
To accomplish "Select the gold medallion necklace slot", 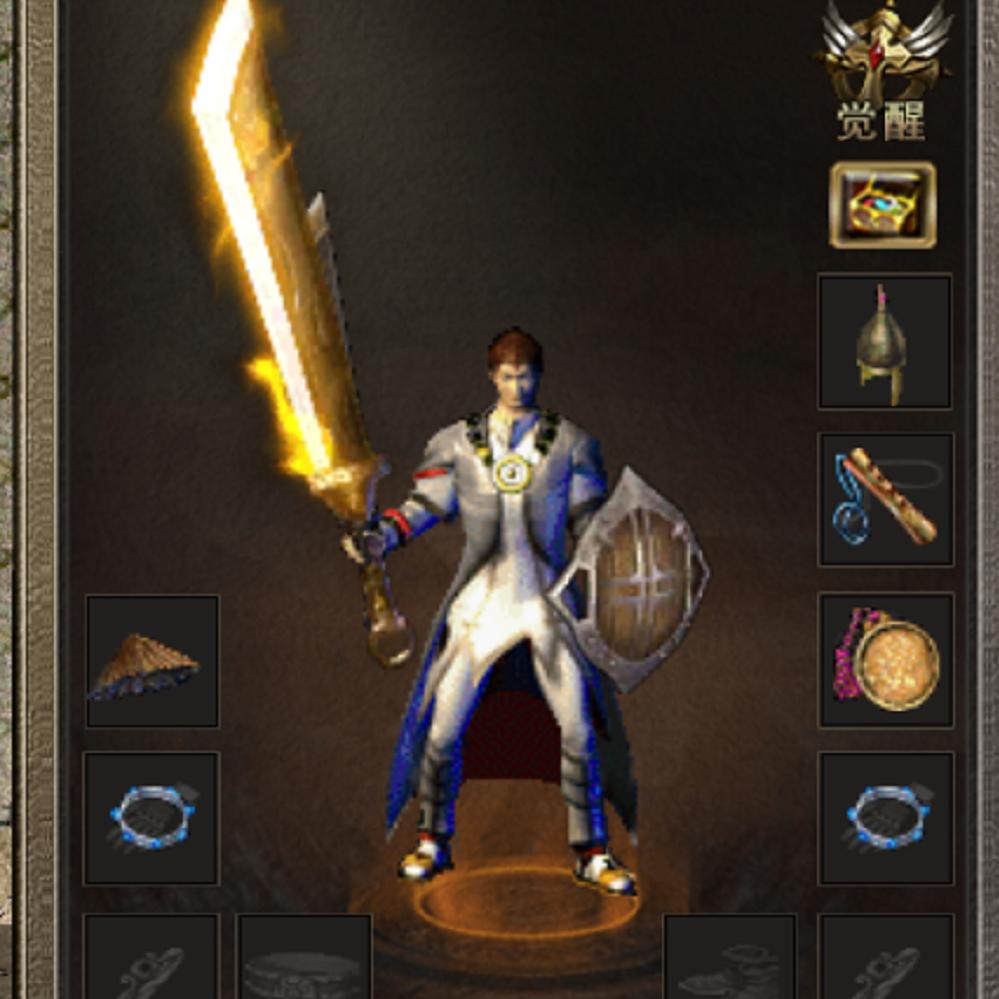I will 885,660.
